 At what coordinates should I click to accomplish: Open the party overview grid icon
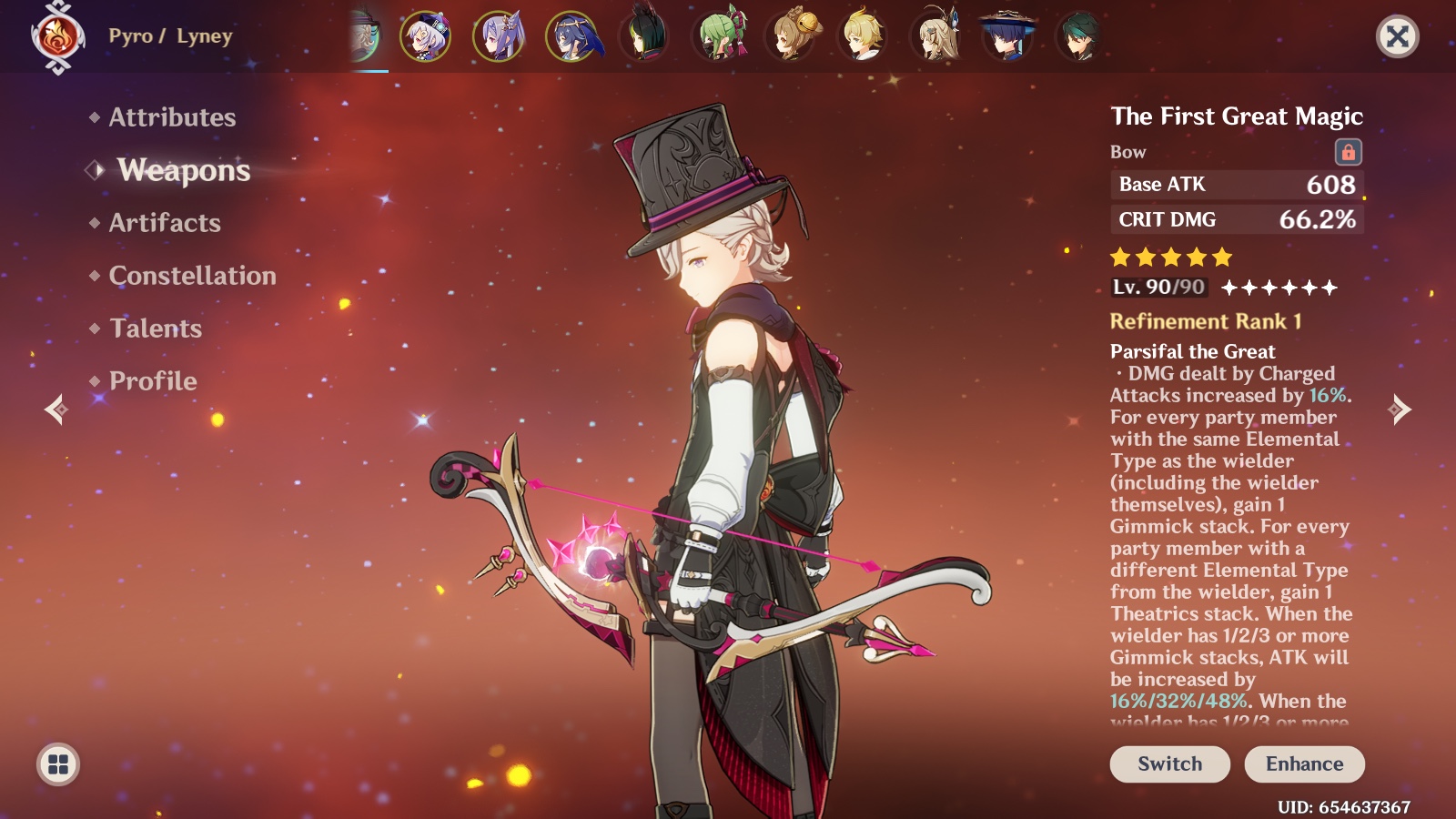pyautogui.click(x=56, y=764)
